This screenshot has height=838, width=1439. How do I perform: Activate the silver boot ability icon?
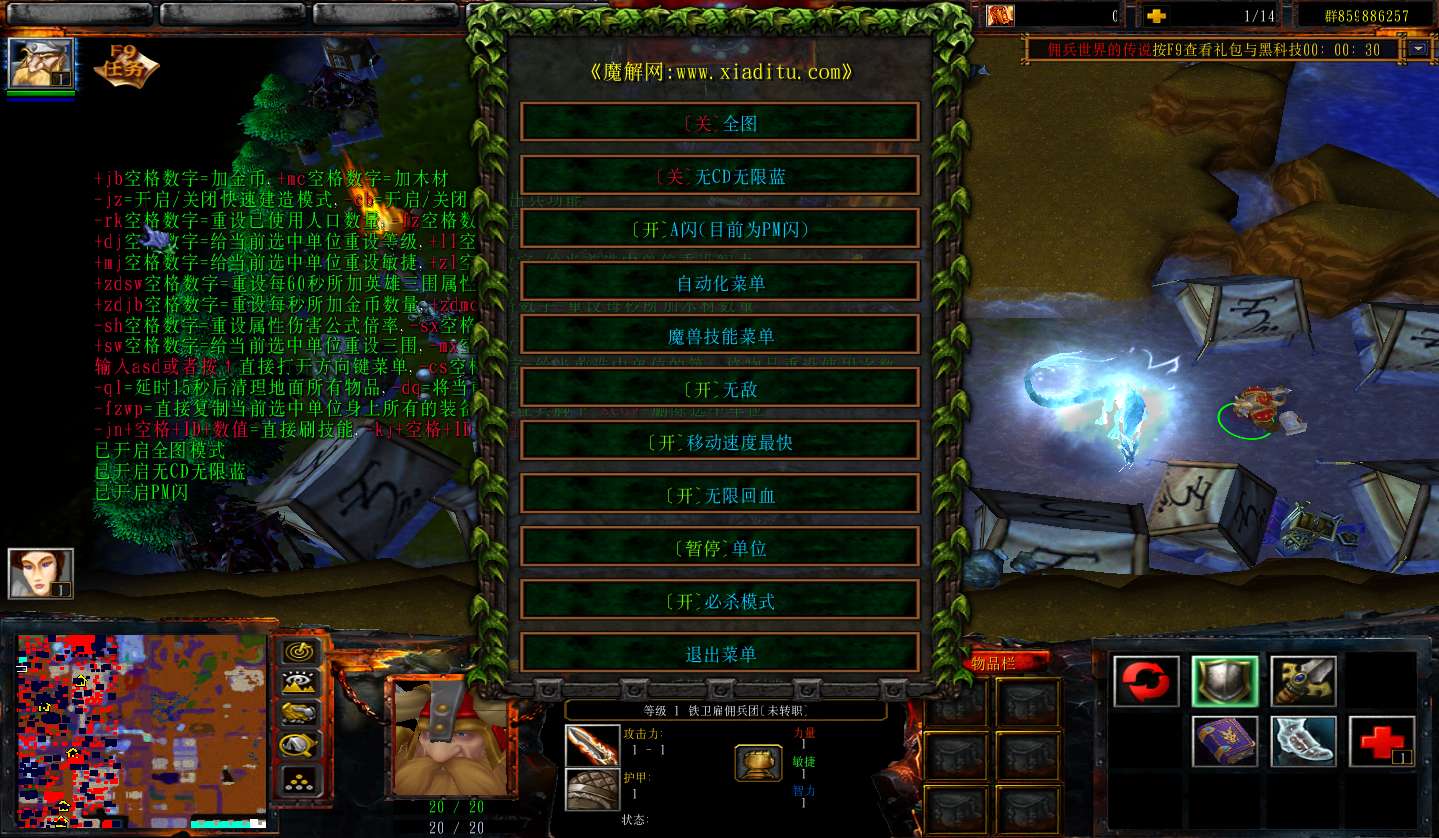coord(1302,742)
